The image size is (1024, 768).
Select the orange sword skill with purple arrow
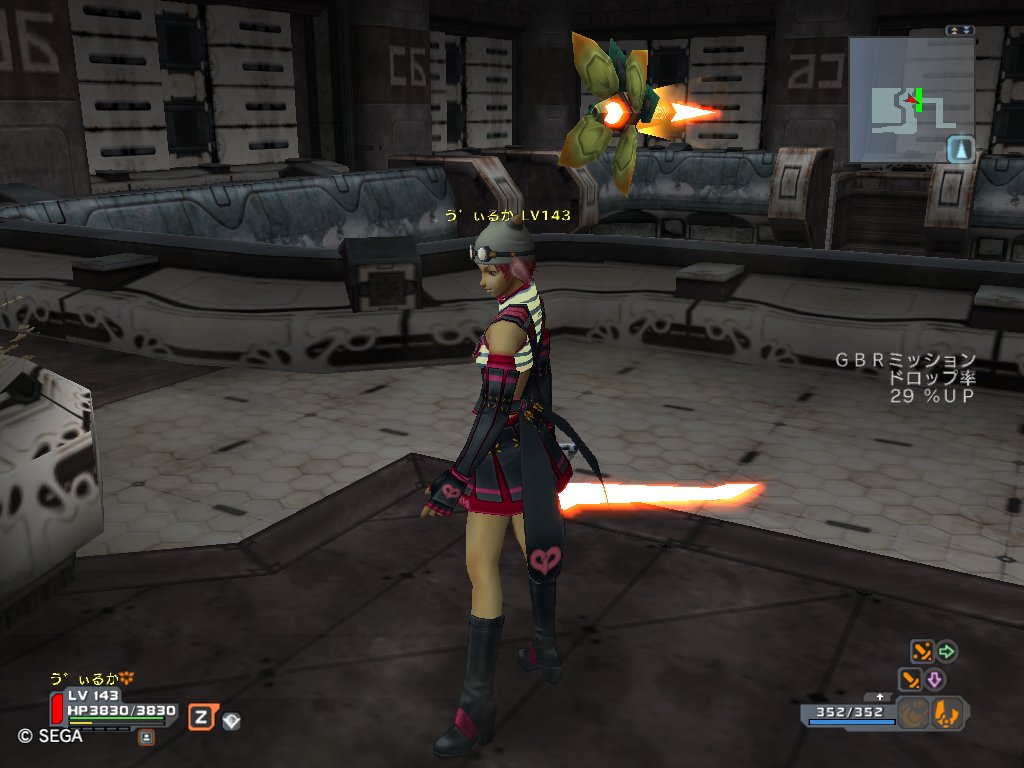pos(911,680)
